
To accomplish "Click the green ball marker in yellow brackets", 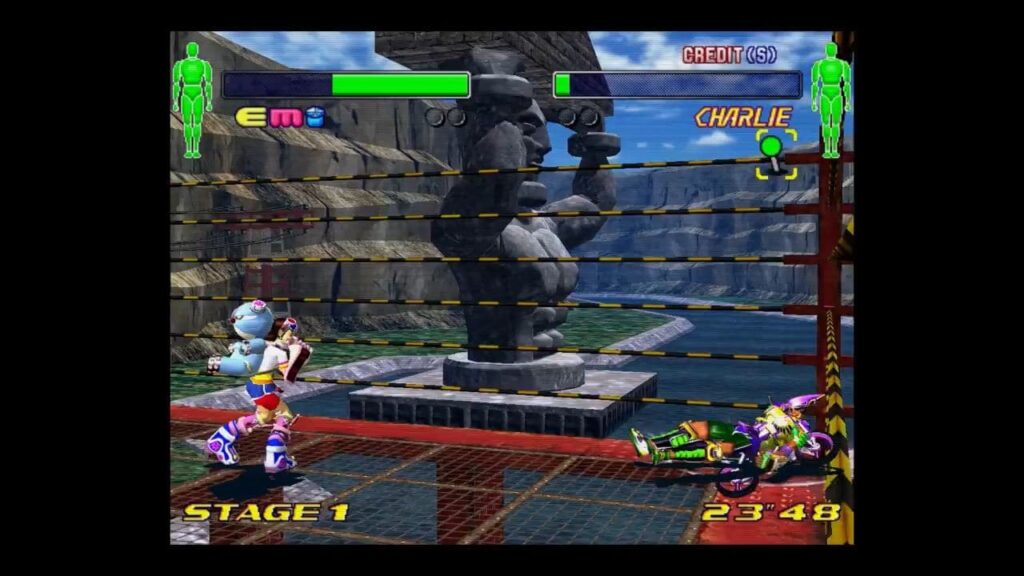I will tap(772, 150).
